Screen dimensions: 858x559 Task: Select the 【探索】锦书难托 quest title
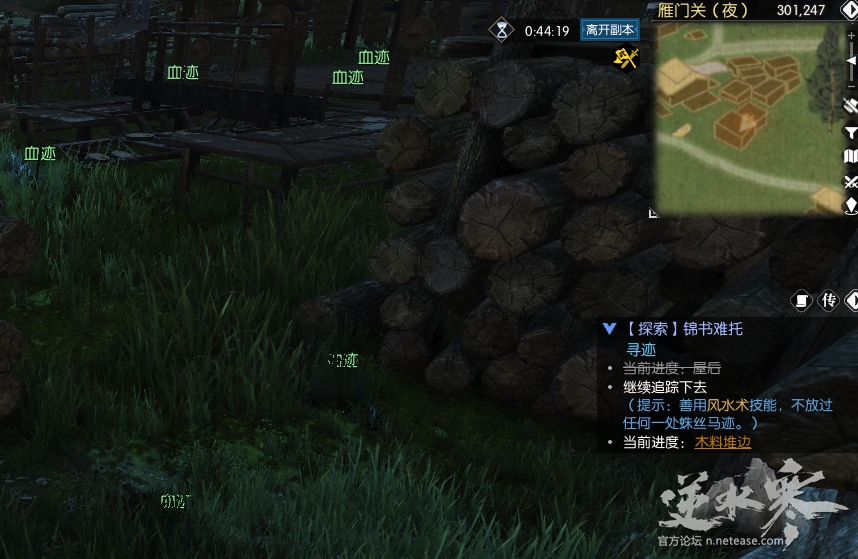coord(684,328)
